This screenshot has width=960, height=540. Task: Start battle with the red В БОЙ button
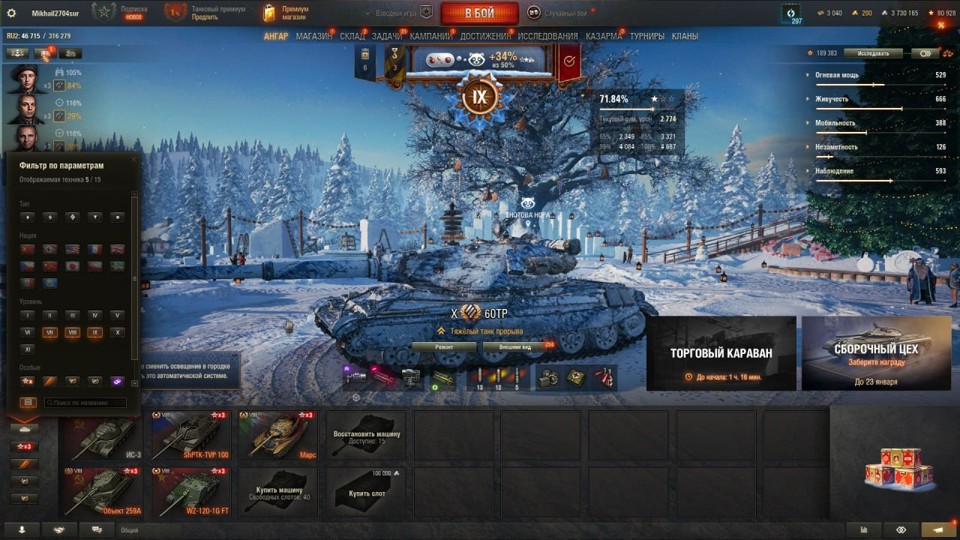point(479,13)
